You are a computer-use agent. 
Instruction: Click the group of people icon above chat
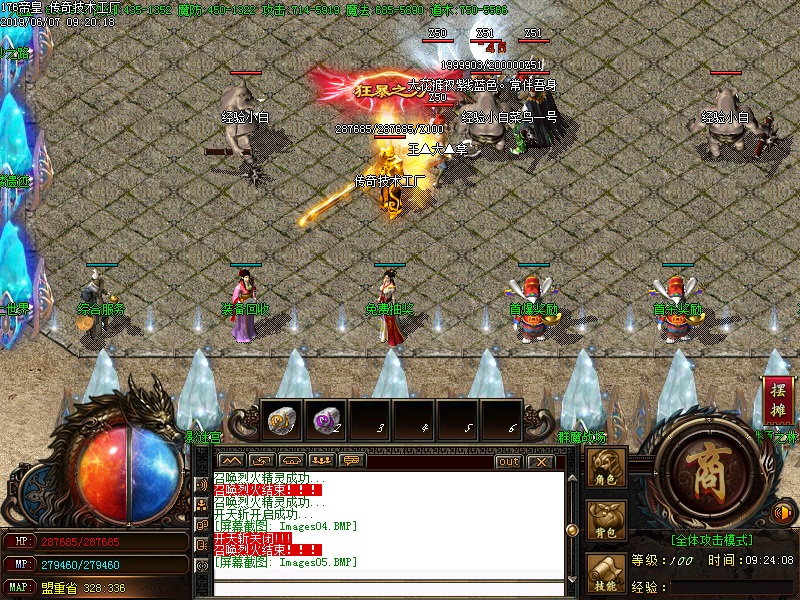[321, 460]
